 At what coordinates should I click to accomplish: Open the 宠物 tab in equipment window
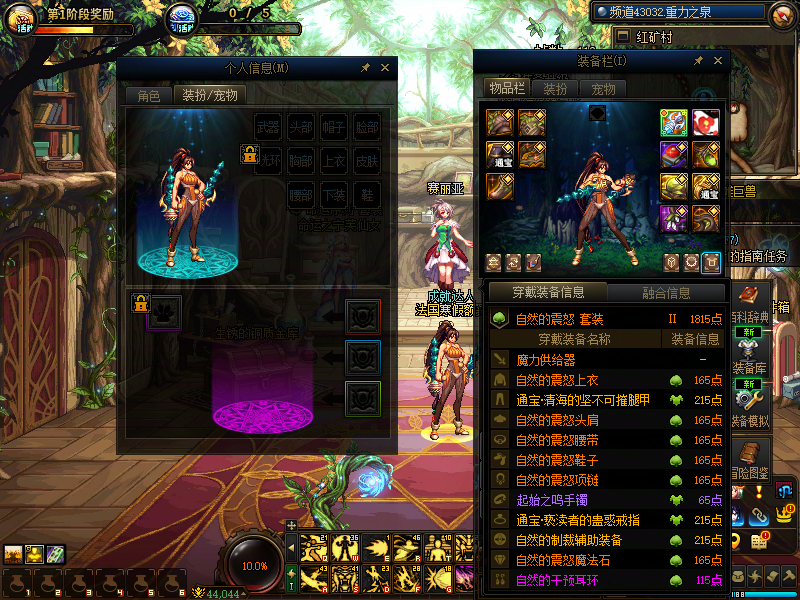tap(603, 88)
